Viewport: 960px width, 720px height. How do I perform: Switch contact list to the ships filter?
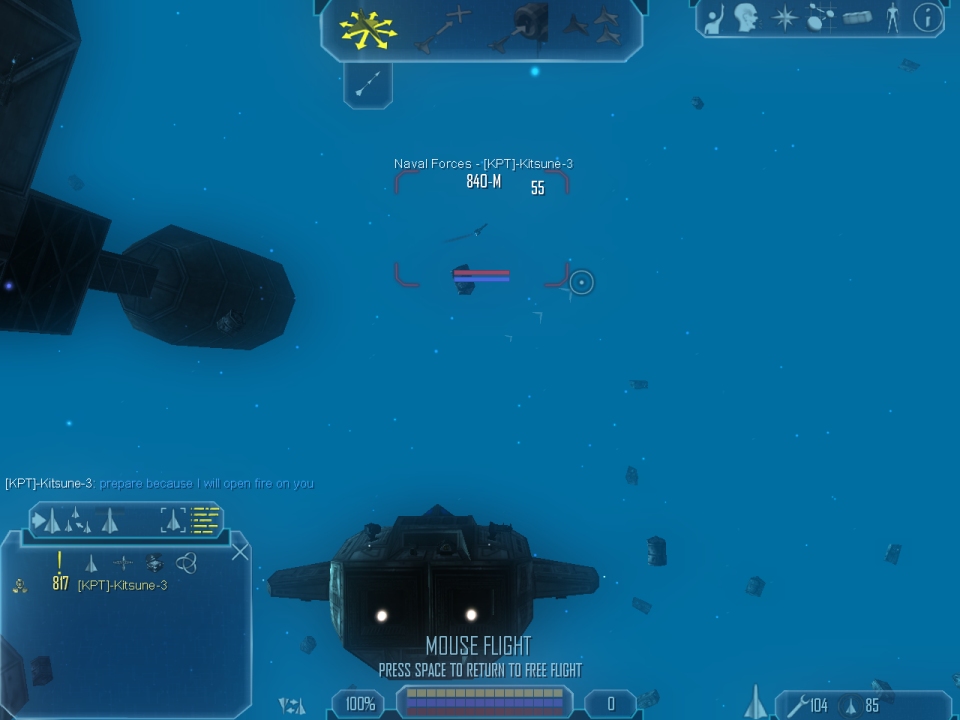click(91, 564)
